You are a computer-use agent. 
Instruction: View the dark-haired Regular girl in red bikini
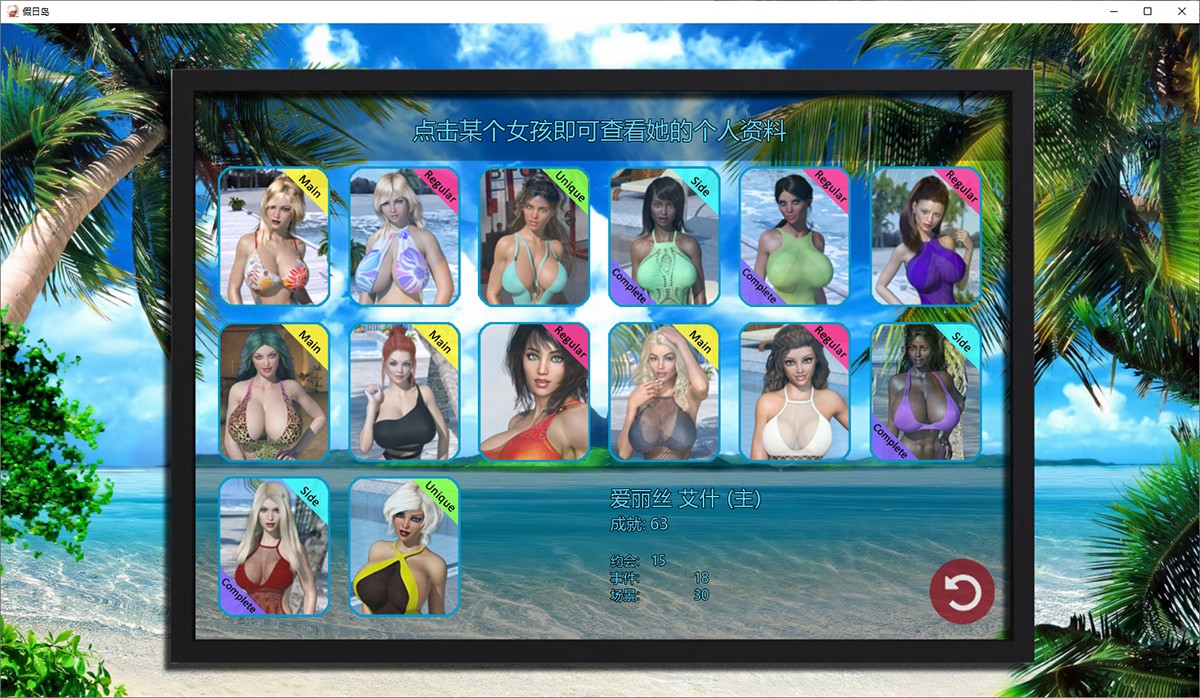[534, 392]
